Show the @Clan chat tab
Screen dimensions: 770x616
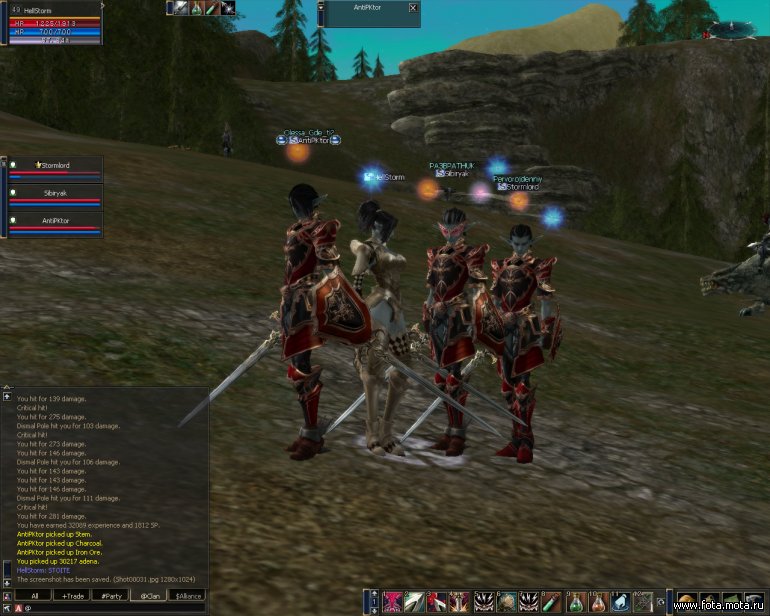(x=149, y=595)
